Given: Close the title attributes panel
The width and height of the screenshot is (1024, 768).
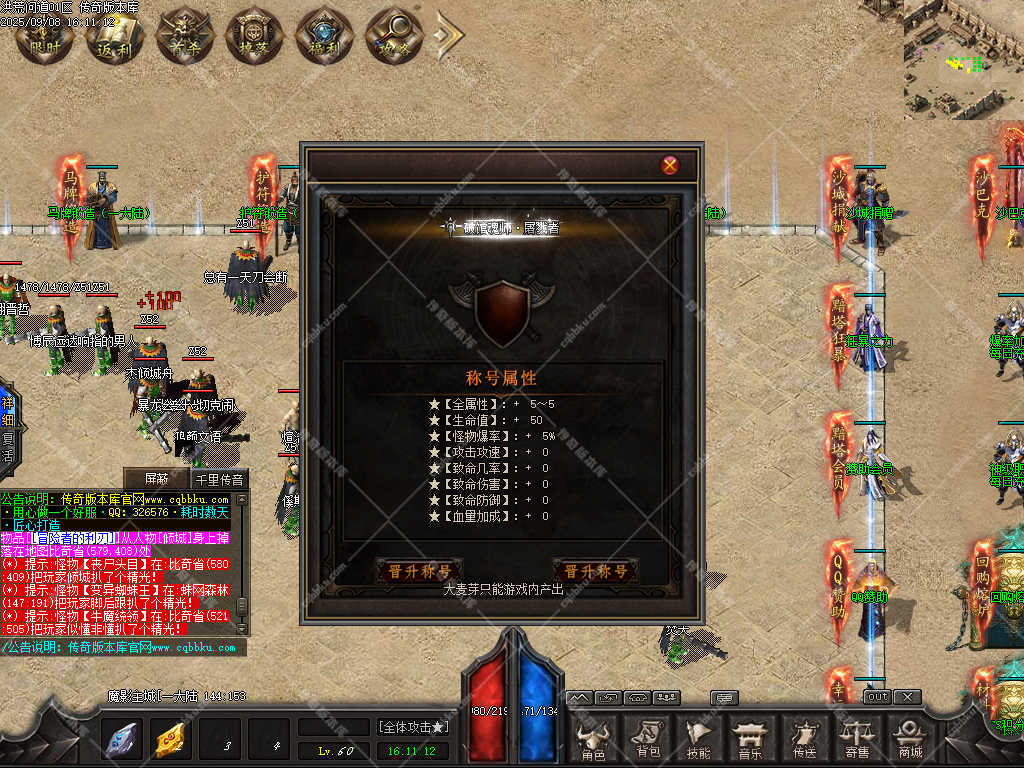Looking at the screenshot, I should (x=670, y=165).
